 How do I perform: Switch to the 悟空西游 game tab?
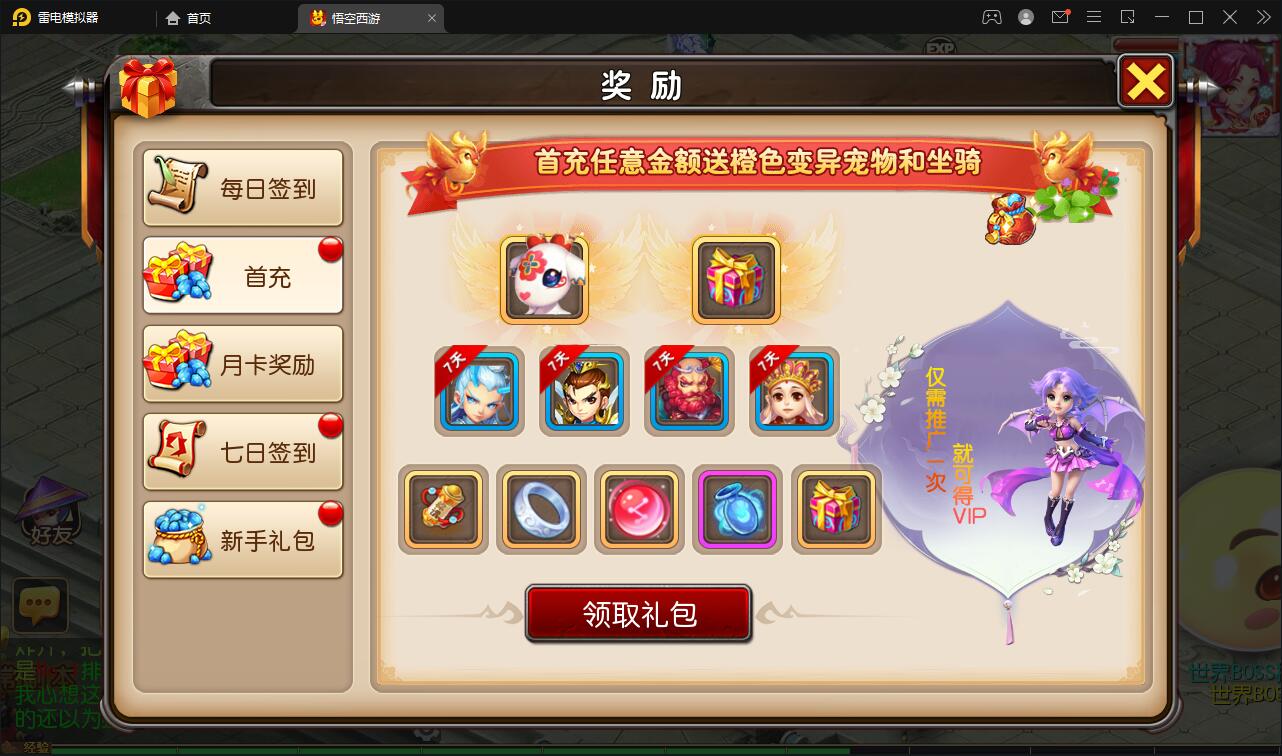(x=360, y=17)
